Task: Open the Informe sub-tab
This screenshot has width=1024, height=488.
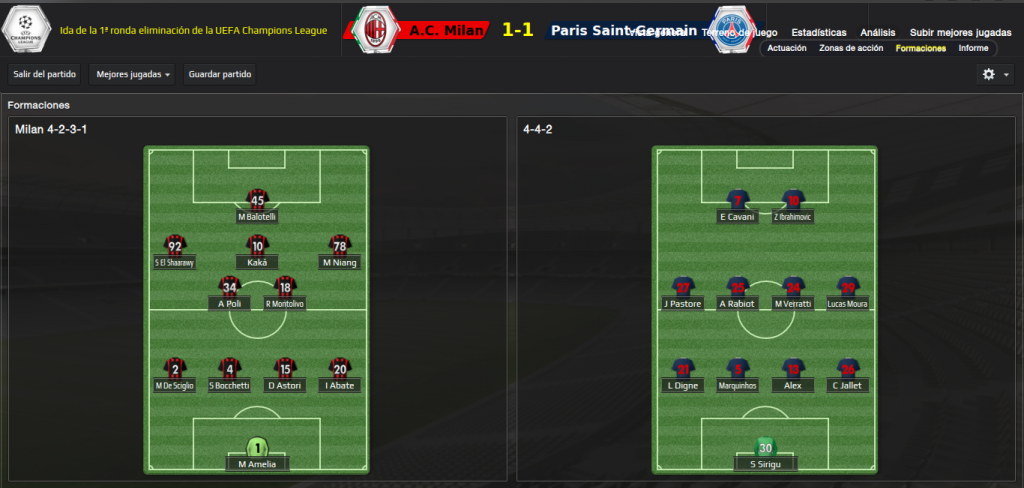Action: [973, 48]
